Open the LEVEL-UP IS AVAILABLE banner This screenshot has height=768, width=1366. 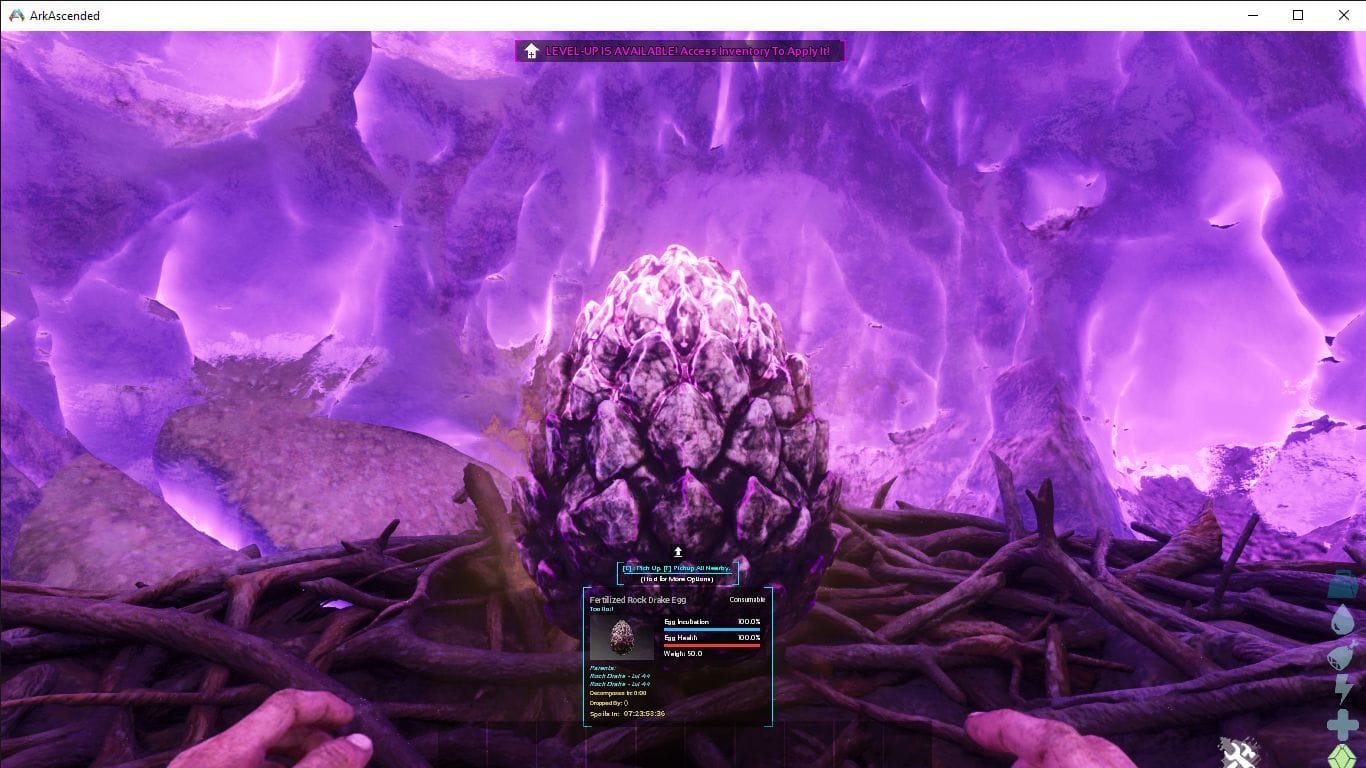[680, 49]
